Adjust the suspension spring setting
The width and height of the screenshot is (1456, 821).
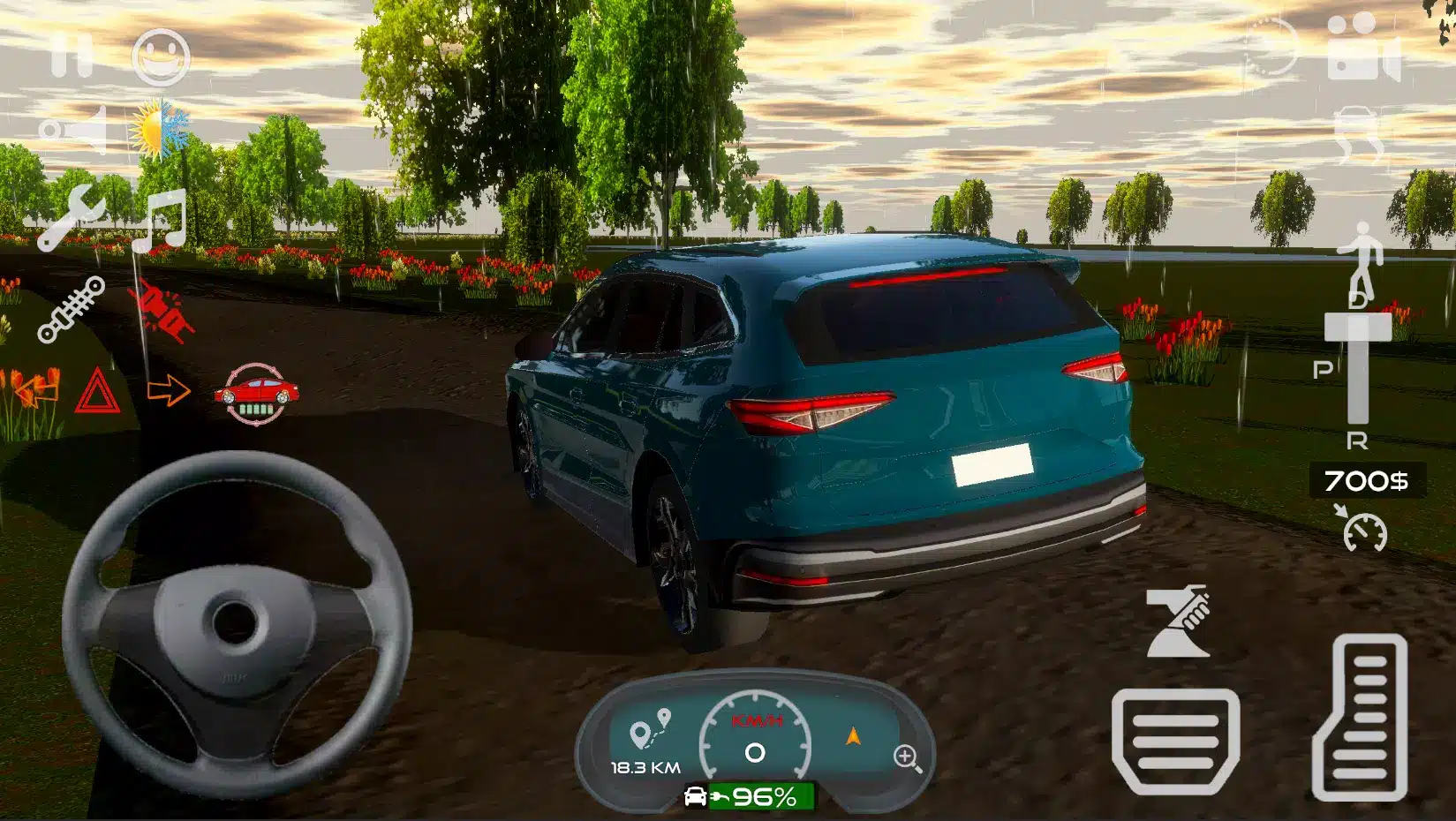[x=72, y=309]
